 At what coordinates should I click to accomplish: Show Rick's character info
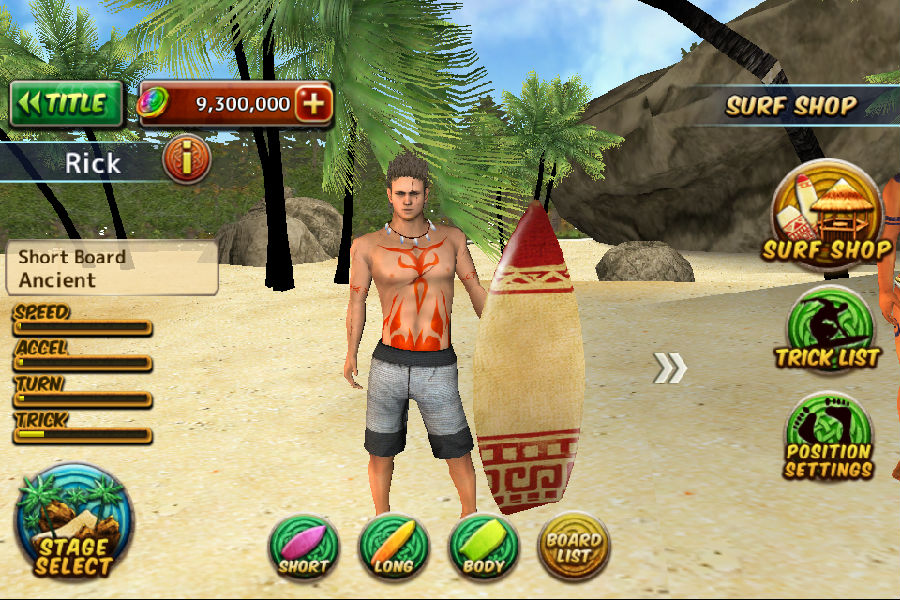click(x=186, y=161)
